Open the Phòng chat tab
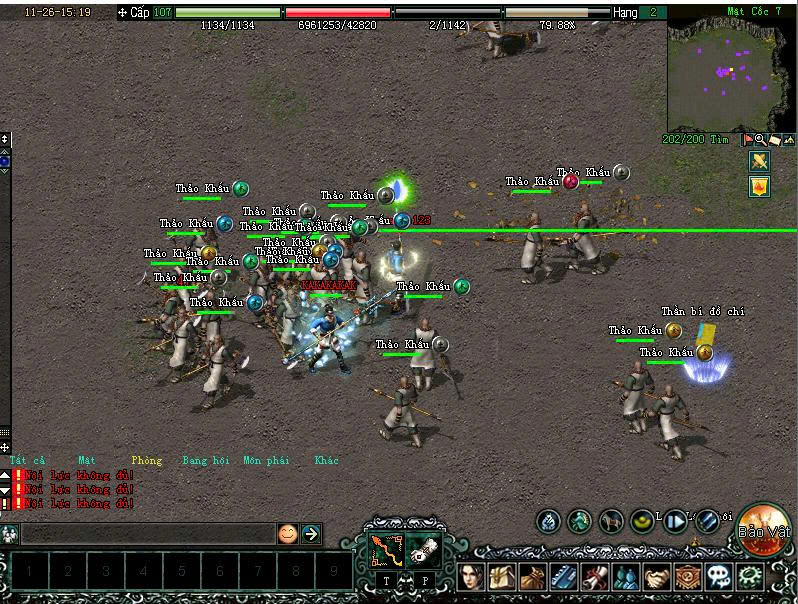Viewport: 798px width, 604px height. point(146,460)
